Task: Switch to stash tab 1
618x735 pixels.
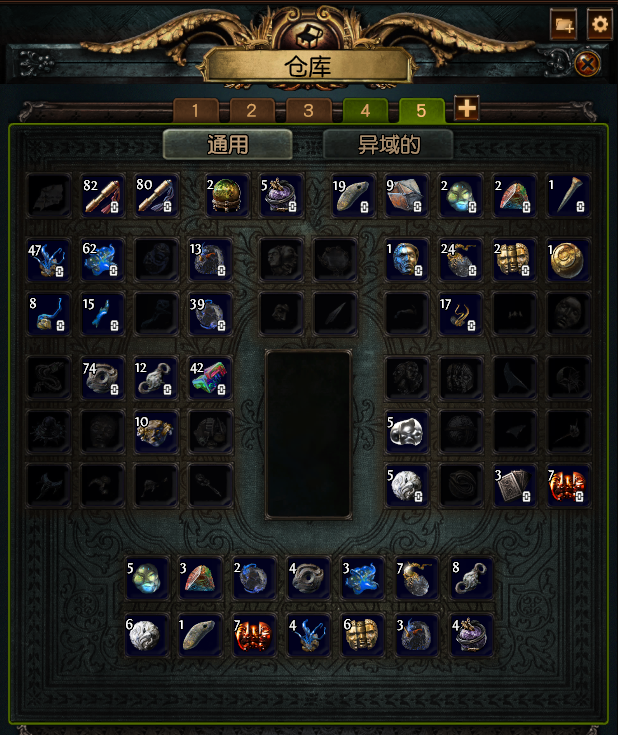Action: click(195, 110)
